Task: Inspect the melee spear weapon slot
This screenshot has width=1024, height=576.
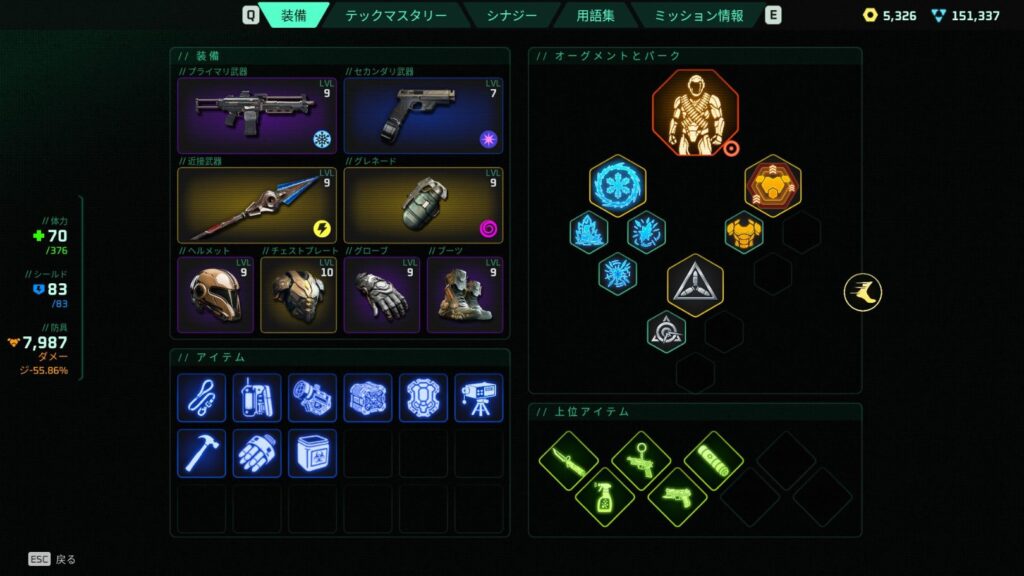Action: point(257,205)
